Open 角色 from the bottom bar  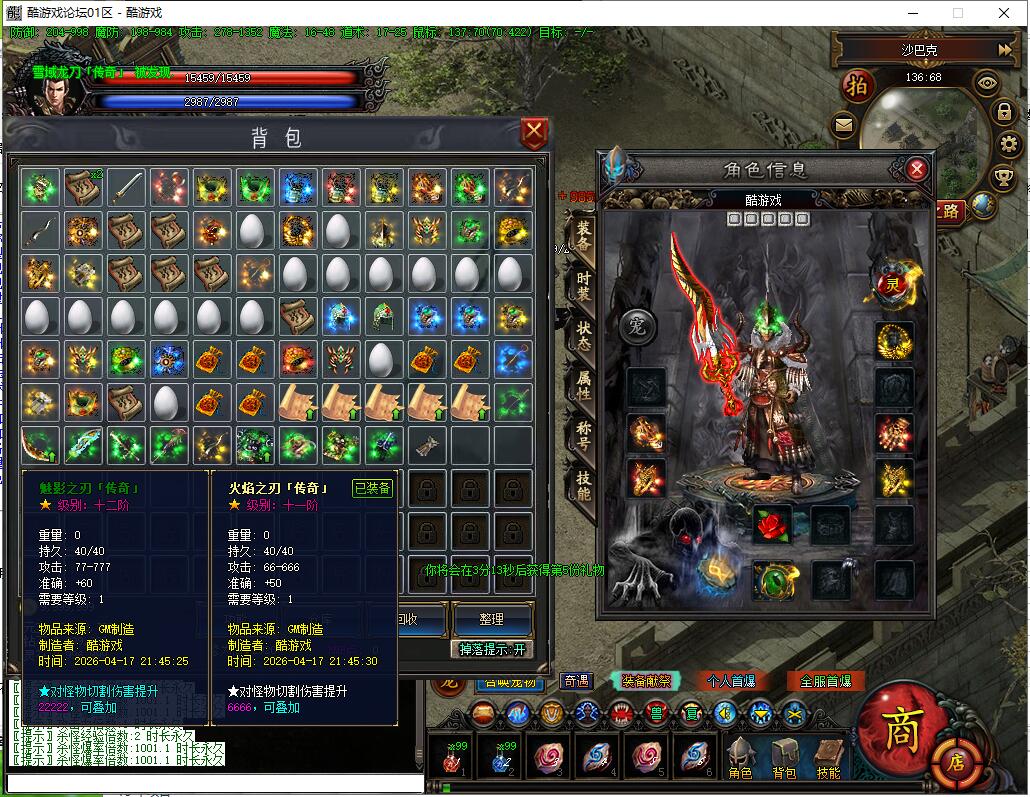click(x=740, y=758)
